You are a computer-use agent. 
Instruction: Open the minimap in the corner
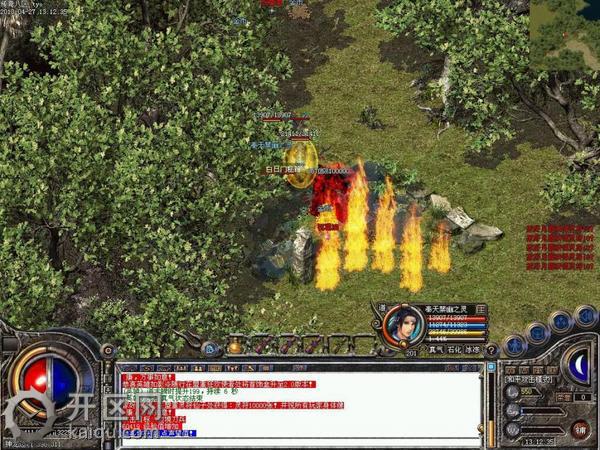[x=564, y=35]
